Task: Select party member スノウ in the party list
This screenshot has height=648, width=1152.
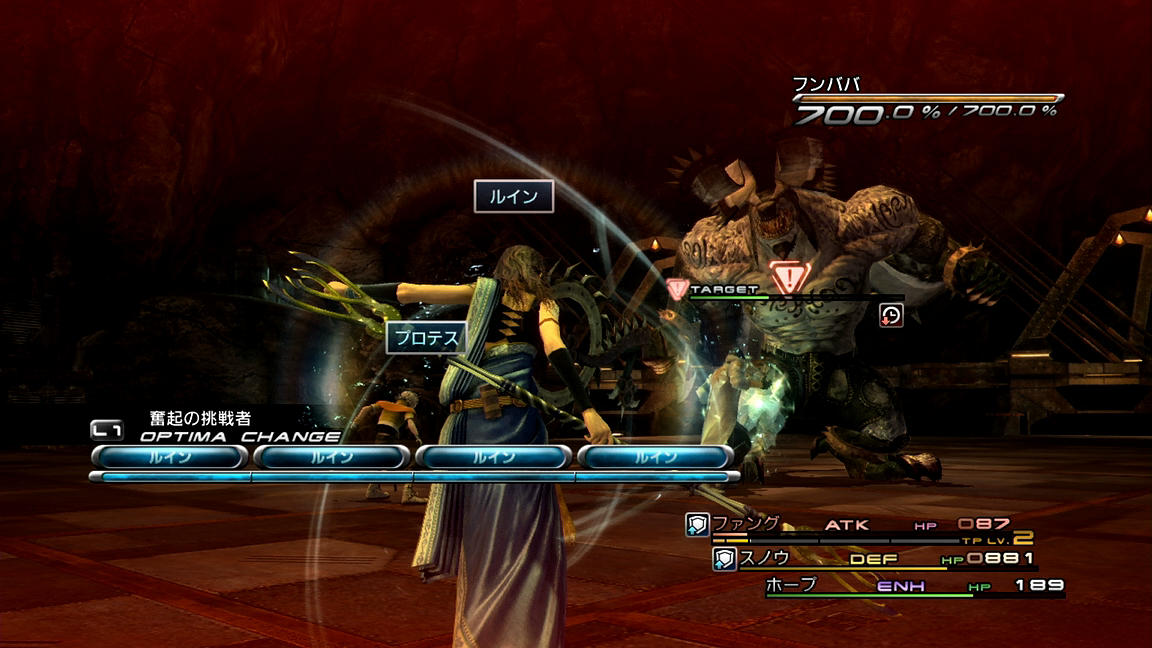Action: point(764,558)
